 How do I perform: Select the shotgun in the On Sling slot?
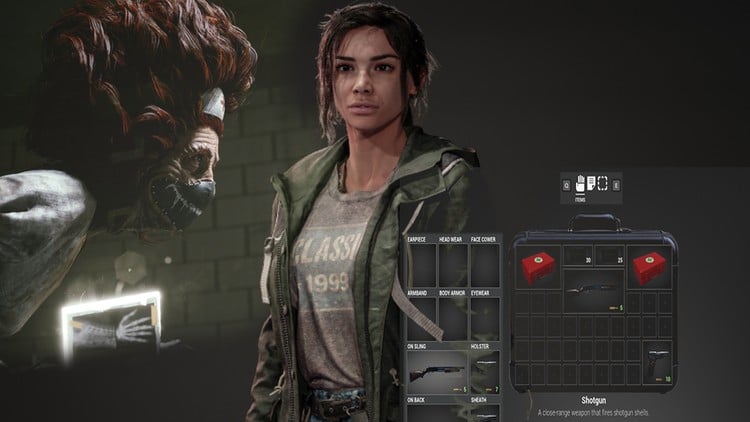click(x=436, y=374)
